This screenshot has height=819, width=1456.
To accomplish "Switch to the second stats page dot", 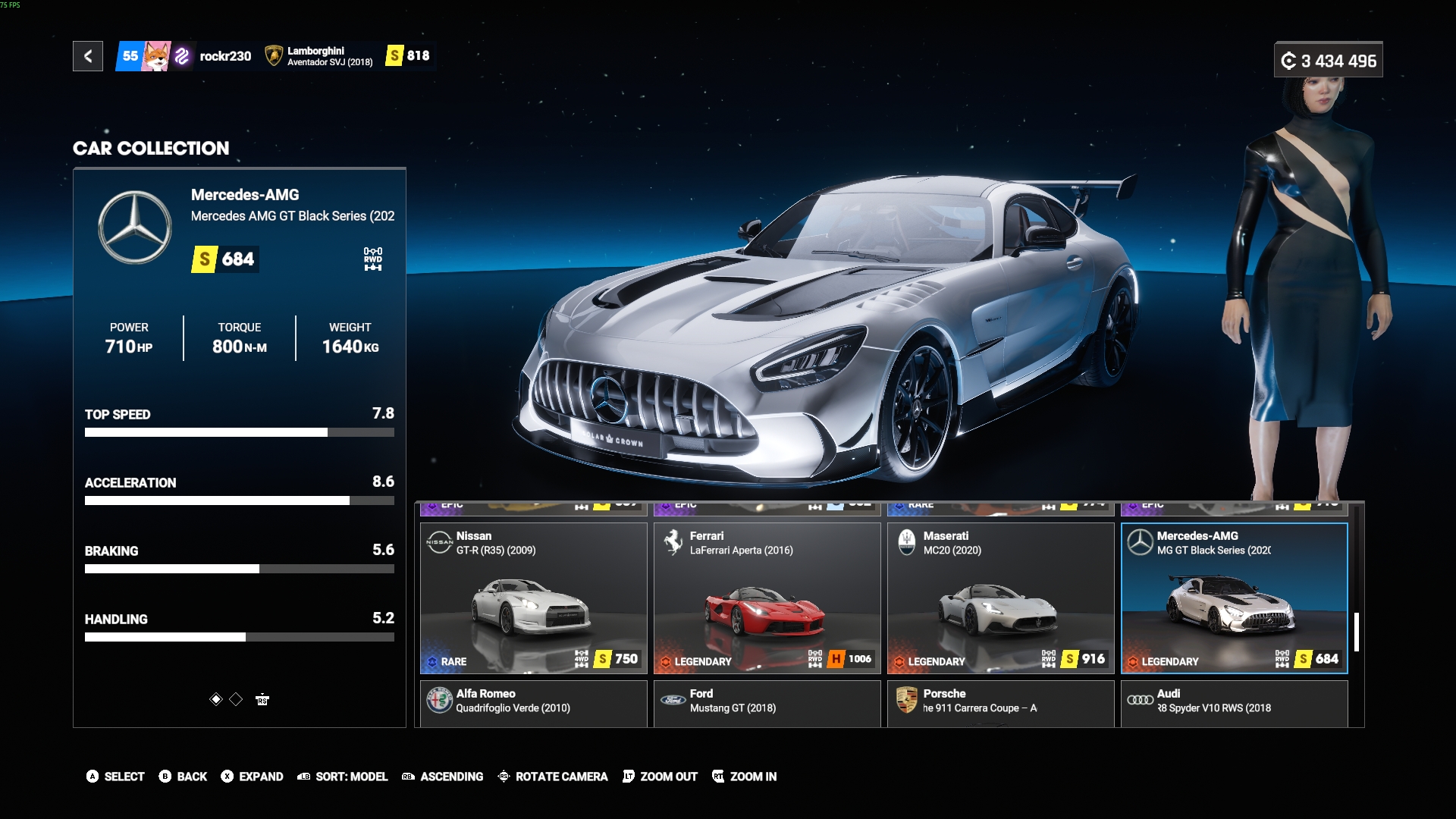I will click(x=236, y=699).
